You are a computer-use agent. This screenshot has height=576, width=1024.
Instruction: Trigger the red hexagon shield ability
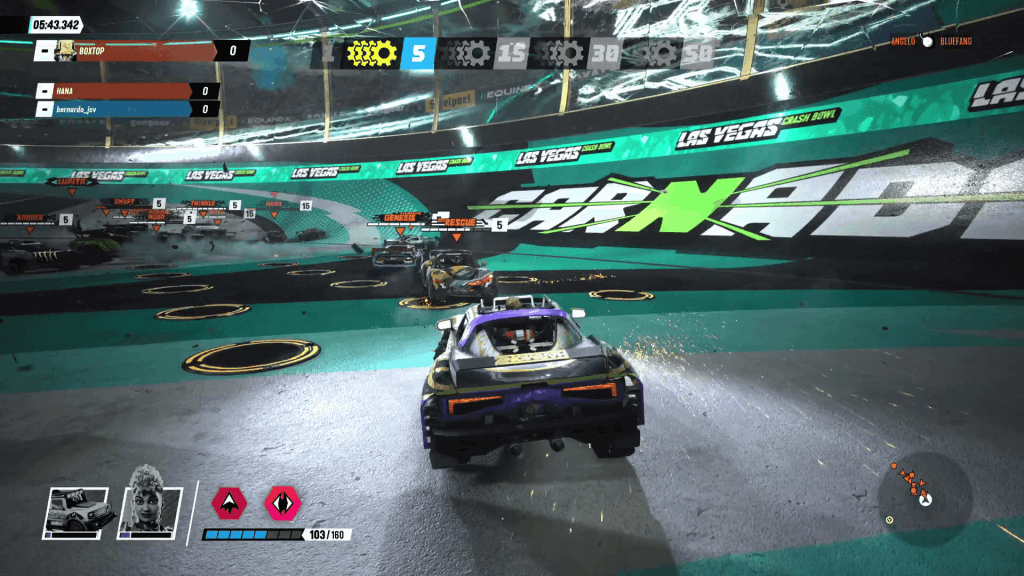point(283,503)
